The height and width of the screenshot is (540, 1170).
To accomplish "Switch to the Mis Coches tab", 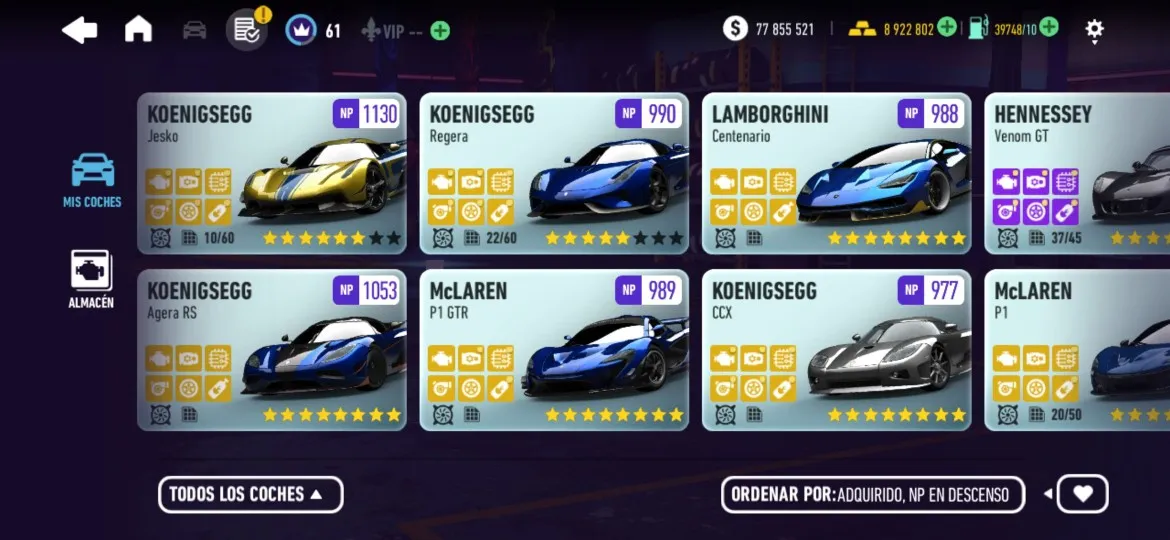I will click(92, 180).
